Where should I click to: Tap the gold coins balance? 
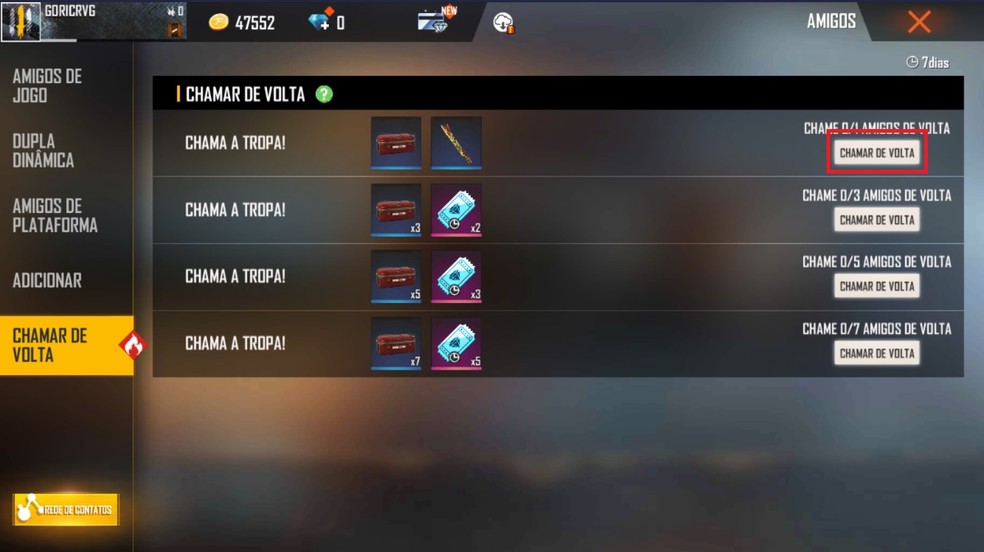tap(242, 22)
